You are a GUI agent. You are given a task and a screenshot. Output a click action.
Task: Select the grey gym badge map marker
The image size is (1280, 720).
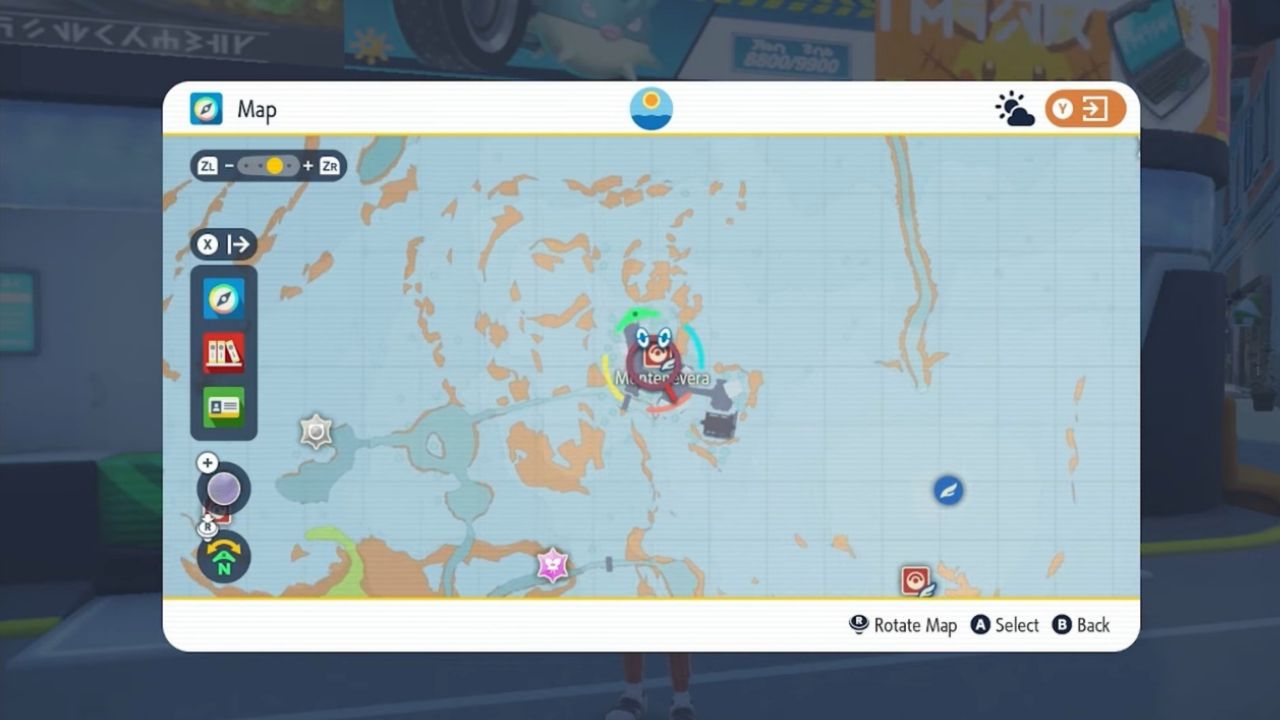[316, 431]
